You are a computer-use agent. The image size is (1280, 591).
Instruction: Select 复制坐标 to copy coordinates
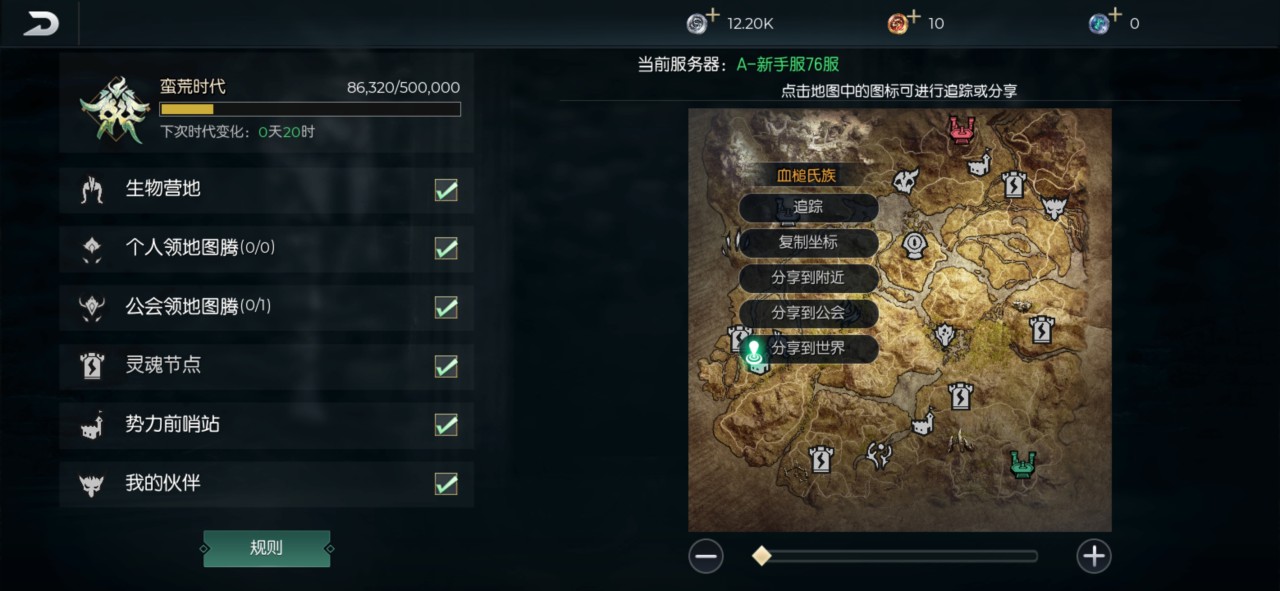point(808,243)
